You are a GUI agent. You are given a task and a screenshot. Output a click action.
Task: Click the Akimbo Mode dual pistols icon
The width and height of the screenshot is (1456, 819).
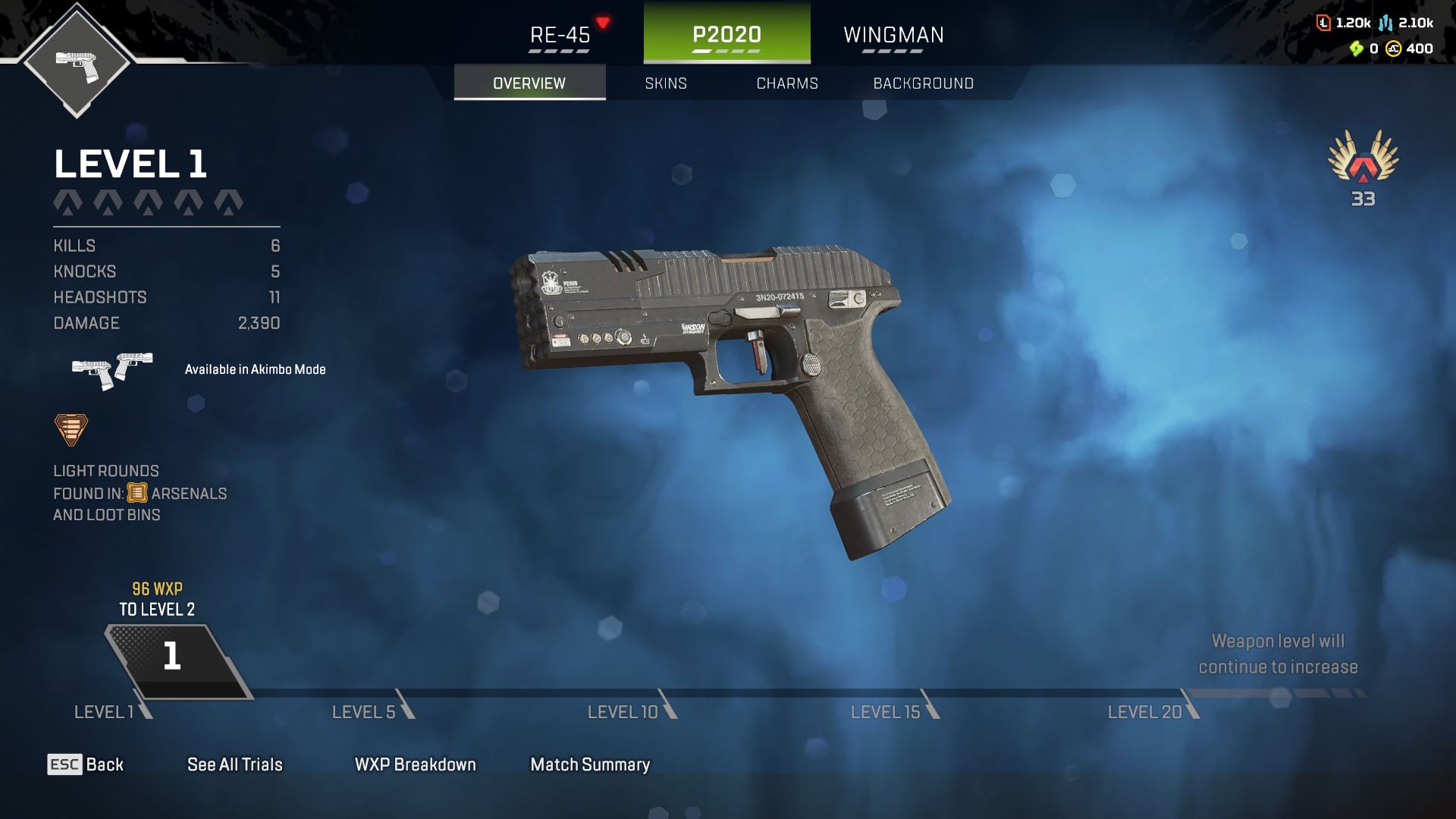112,369
